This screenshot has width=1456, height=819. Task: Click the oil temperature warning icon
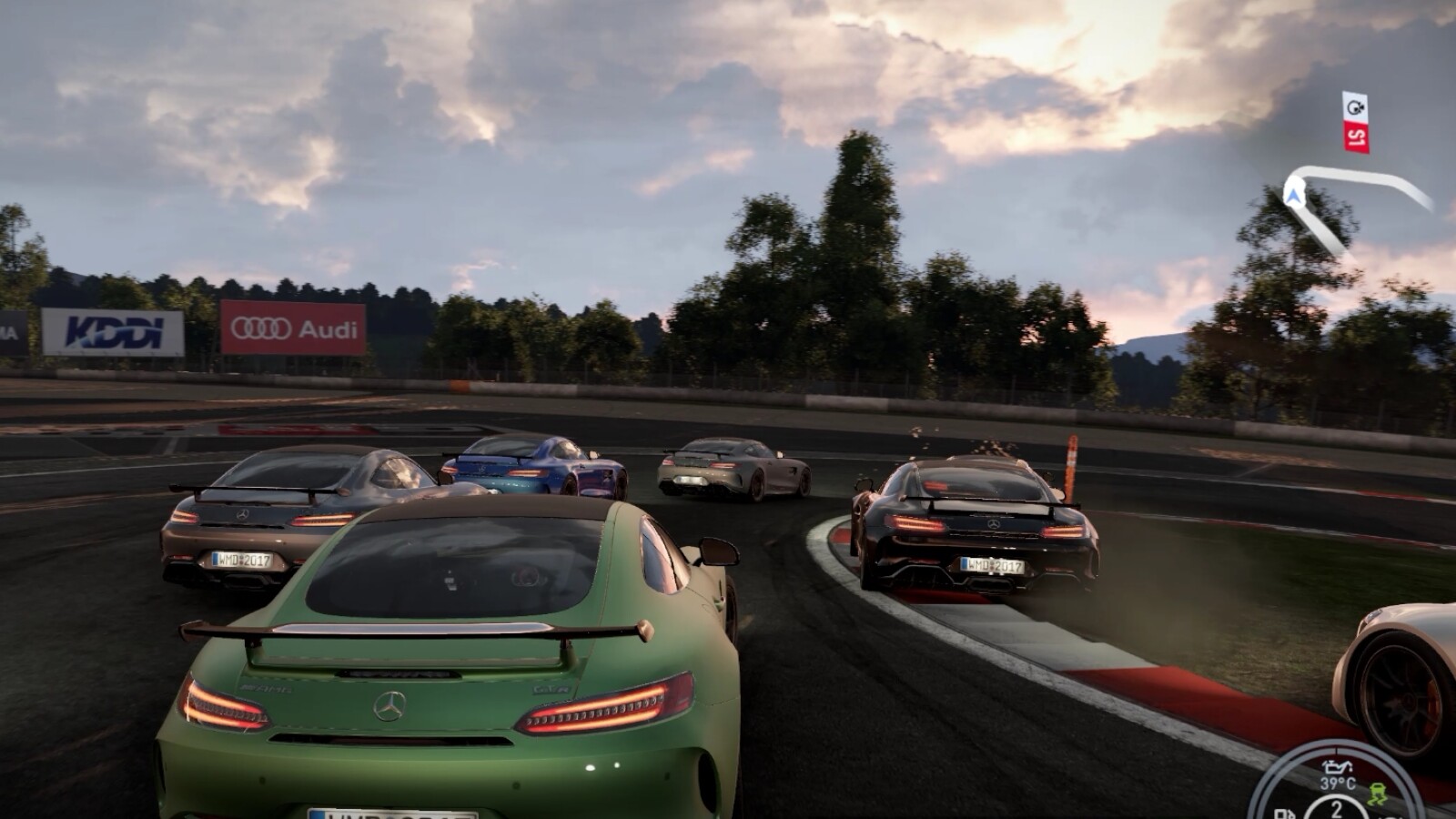[x=1336, y=767]
